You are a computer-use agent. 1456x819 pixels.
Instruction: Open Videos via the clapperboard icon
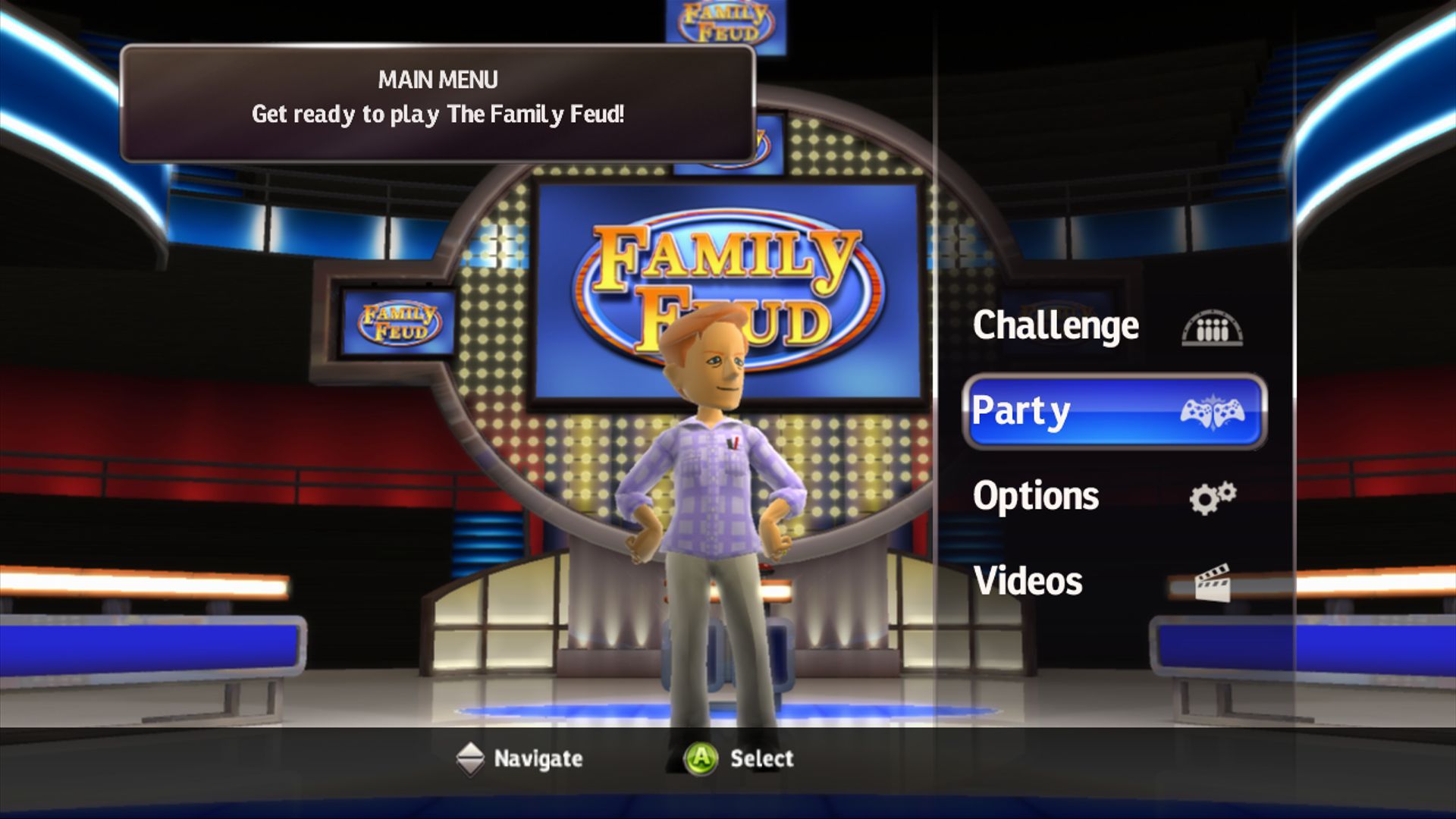pos(1214,582)
